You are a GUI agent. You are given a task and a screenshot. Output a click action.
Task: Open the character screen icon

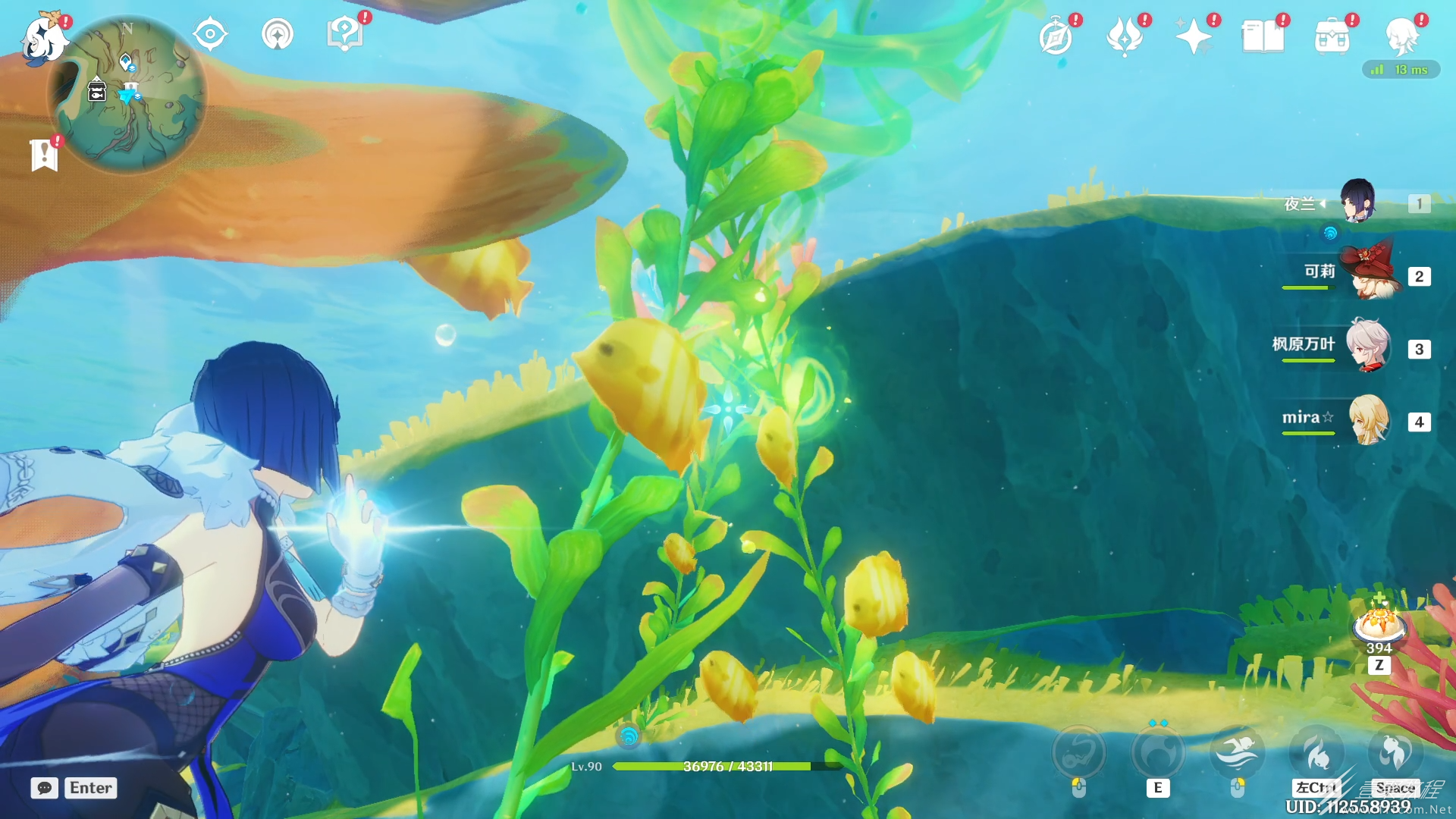[x=1401, y=36]
